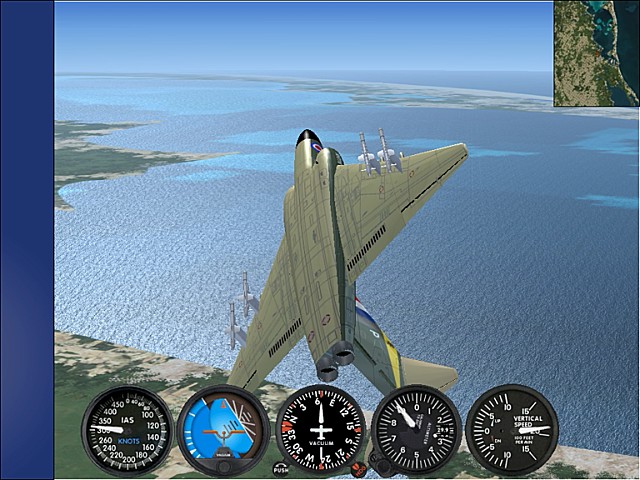Click the attitude indicator adjustment knob
Viewport: 640px width, 480px height.
[223, 467]
